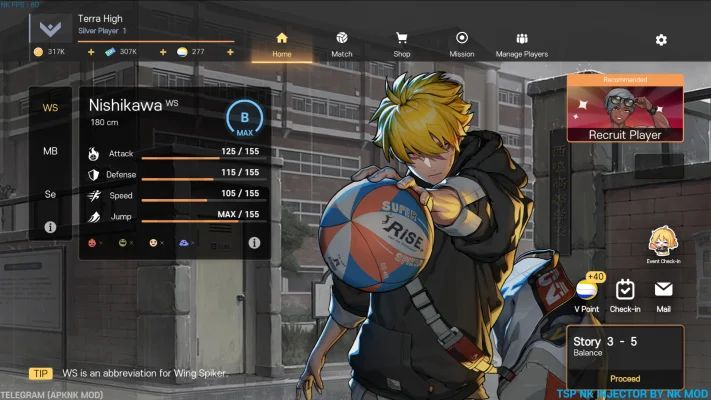Open the Shop tab
This screenshot has height=400, width=711.
[x=402, y=44]
